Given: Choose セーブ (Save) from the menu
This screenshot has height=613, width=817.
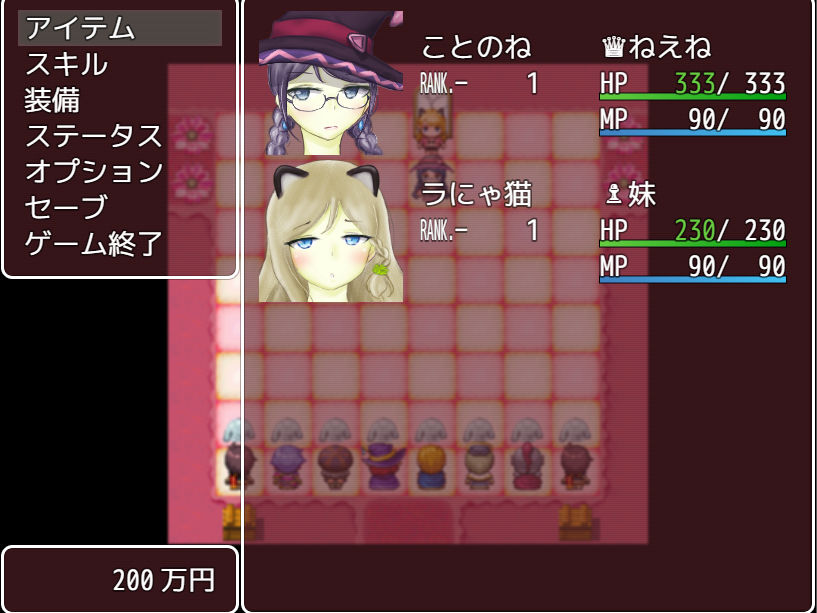Looking at the screenshot, I should (66, 207).
